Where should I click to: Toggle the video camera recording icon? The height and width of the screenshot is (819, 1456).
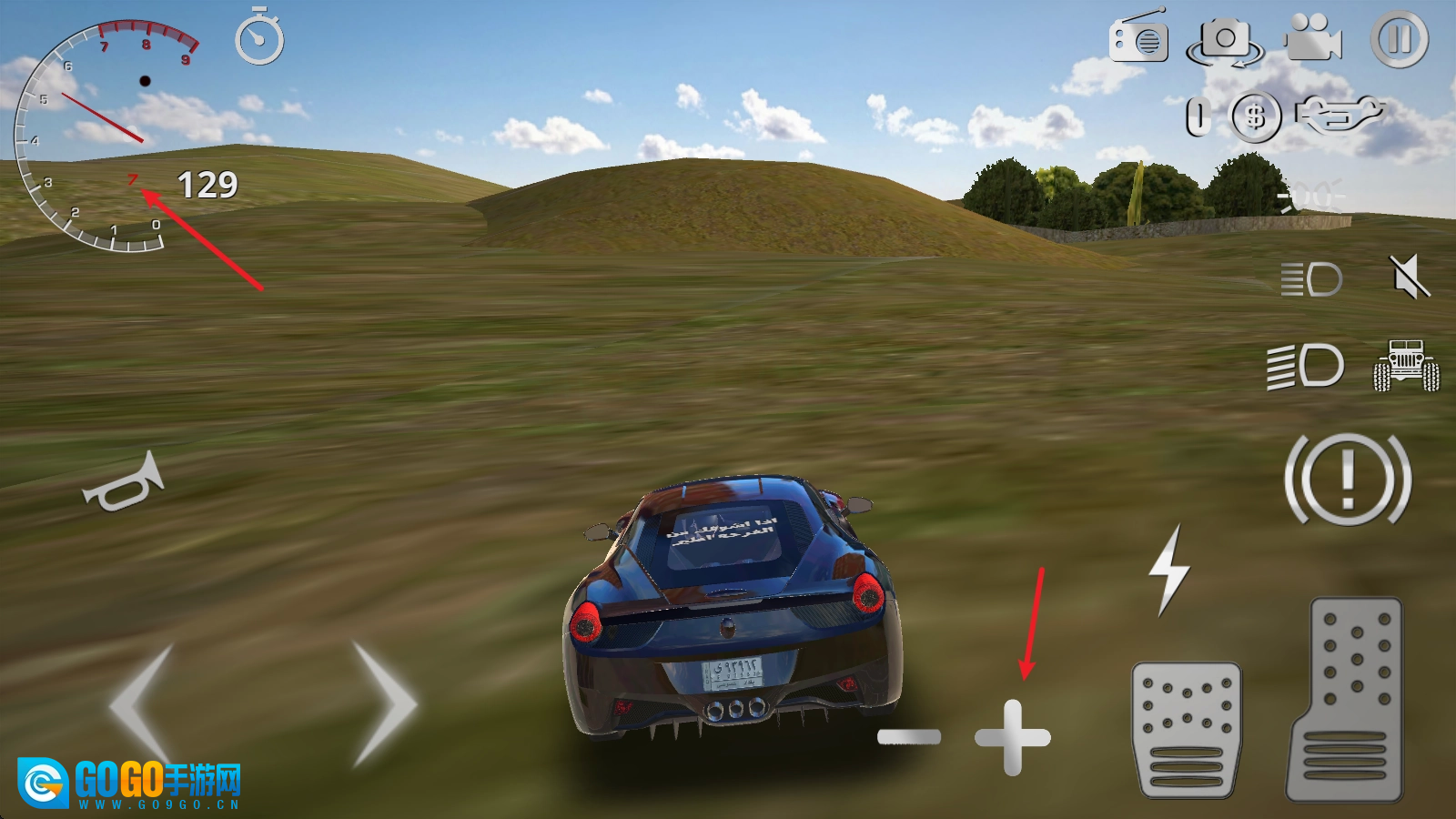pyautogui.click(x=1313, y=38)
